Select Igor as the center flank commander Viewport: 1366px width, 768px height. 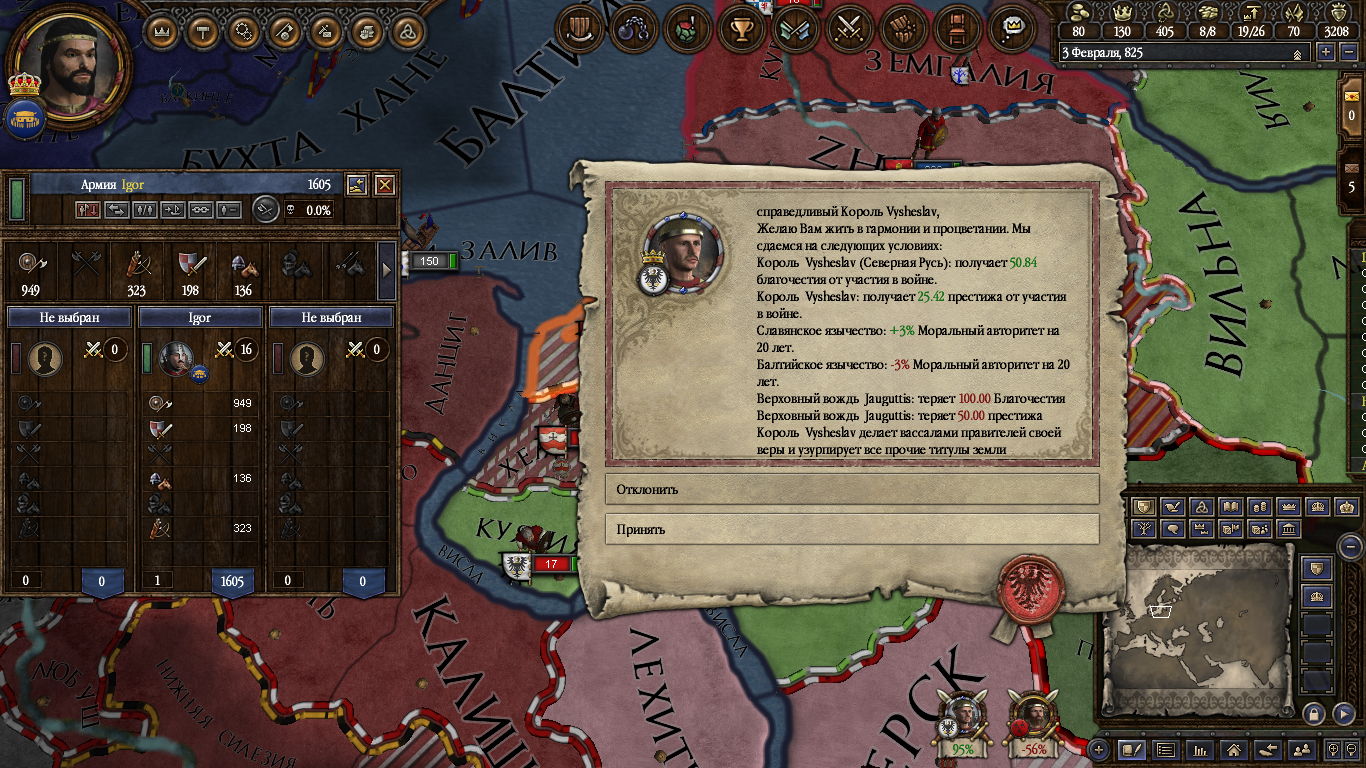pos(200,318)
